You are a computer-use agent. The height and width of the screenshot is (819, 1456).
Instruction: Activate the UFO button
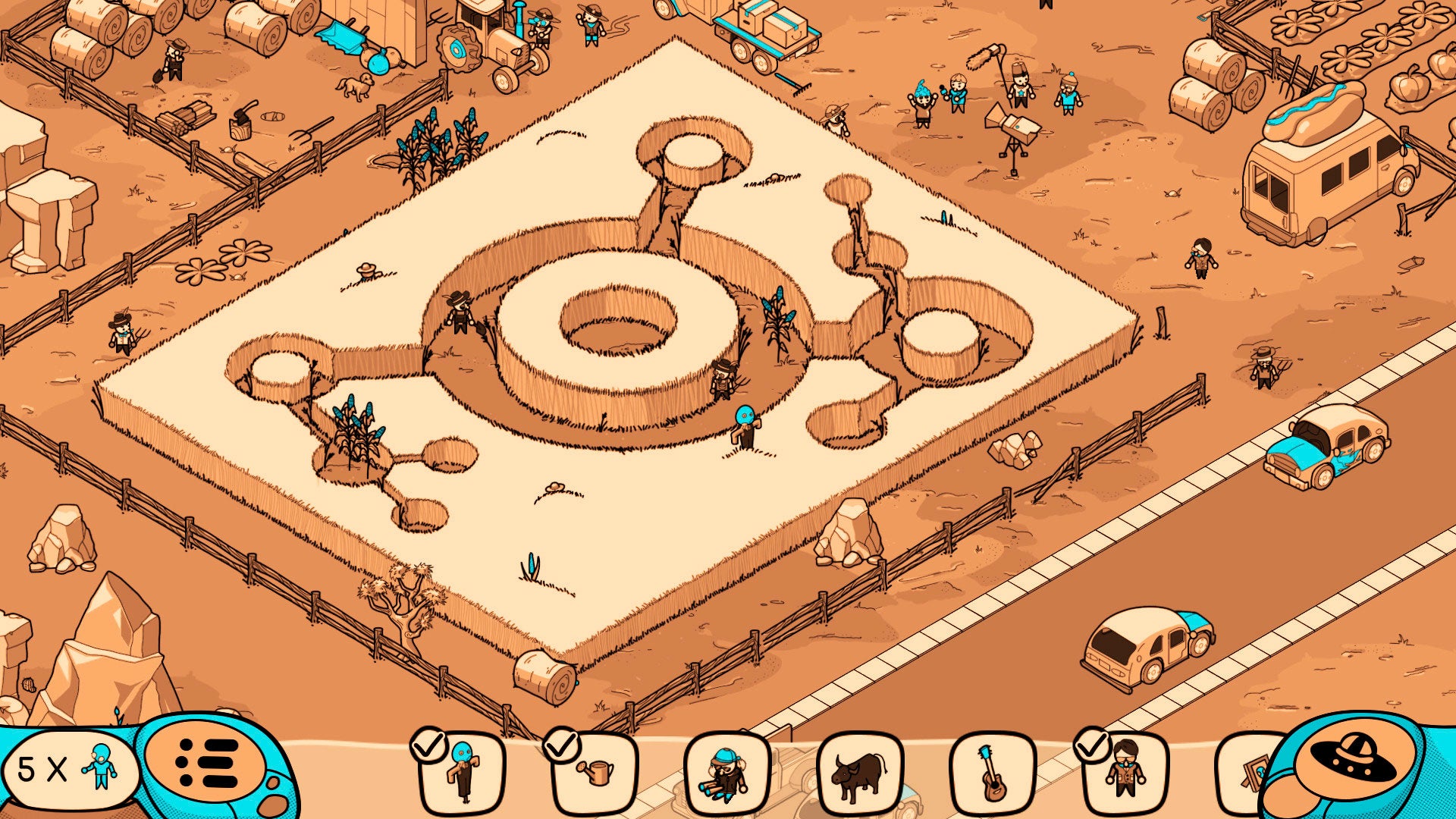[x=1355, y=762]
